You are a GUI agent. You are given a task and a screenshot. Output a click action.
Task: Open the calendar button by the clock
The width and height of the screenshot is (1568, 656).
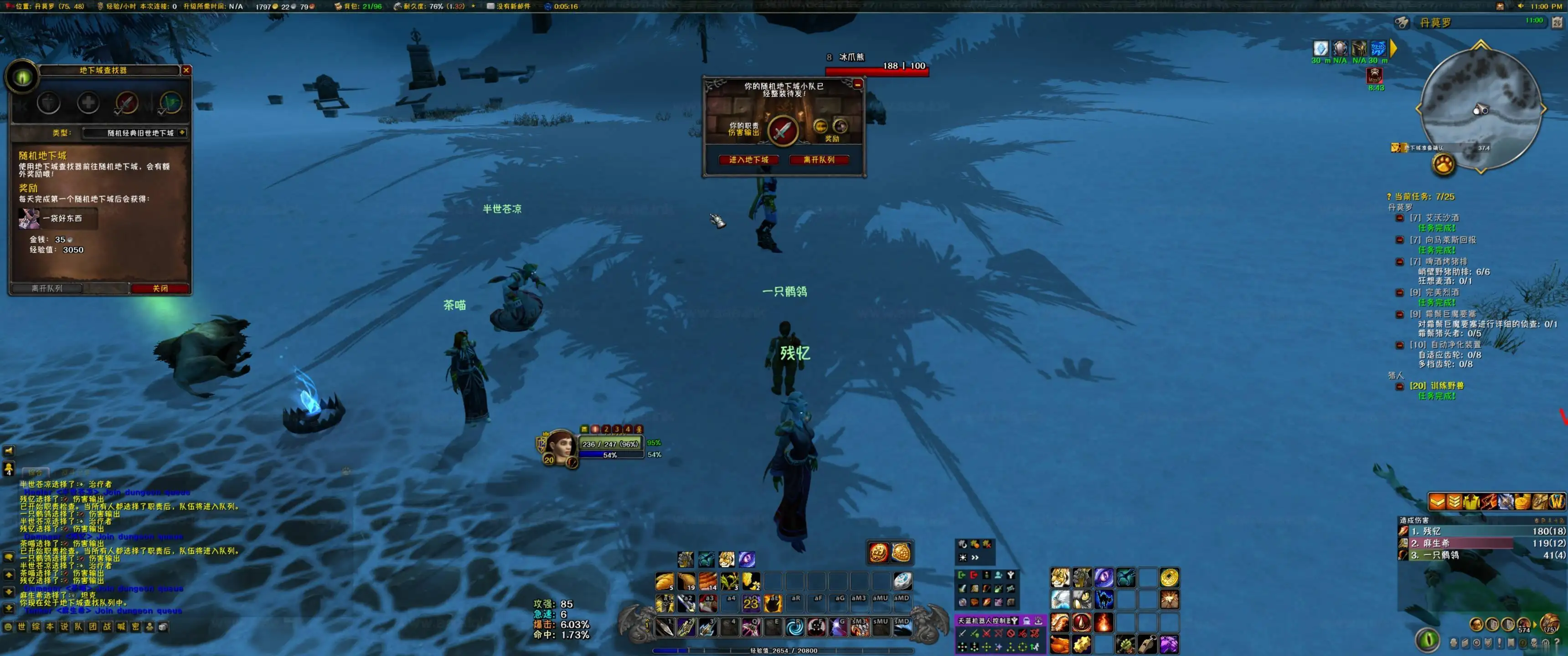[1557, 22]
